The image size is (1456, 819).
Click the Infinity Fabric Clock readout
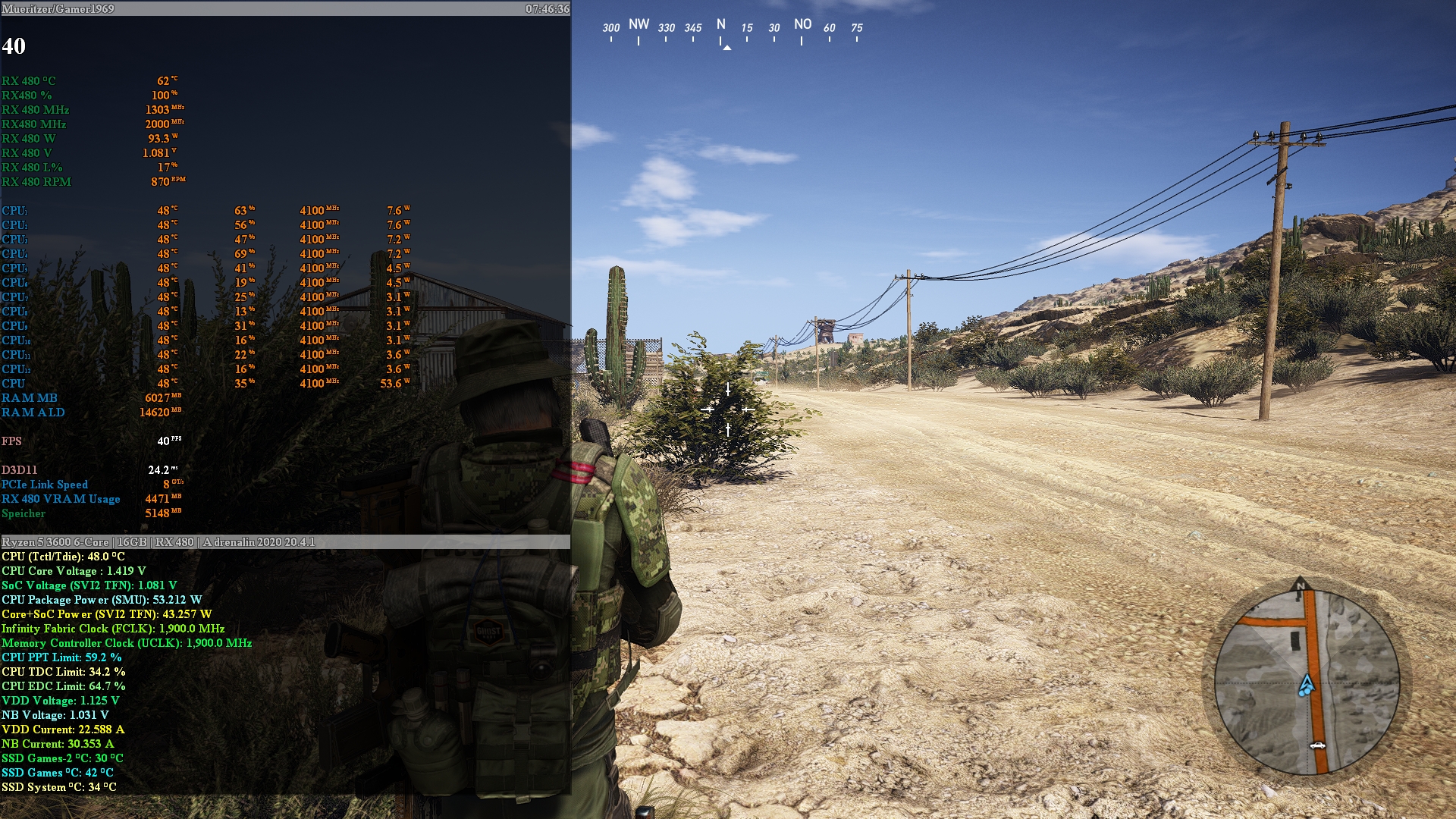[x=114, y=628]
